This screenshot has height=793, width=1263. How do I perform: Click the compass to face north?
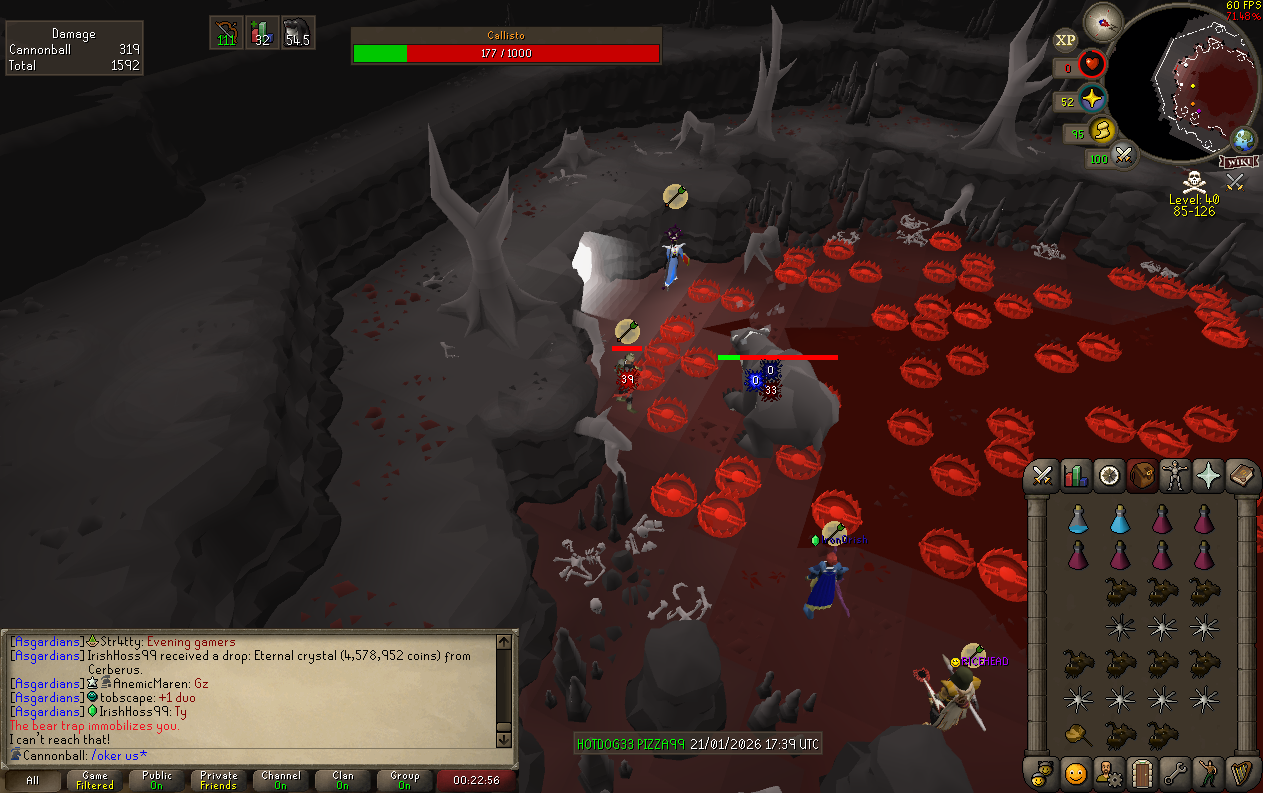tap(1104, 22)
